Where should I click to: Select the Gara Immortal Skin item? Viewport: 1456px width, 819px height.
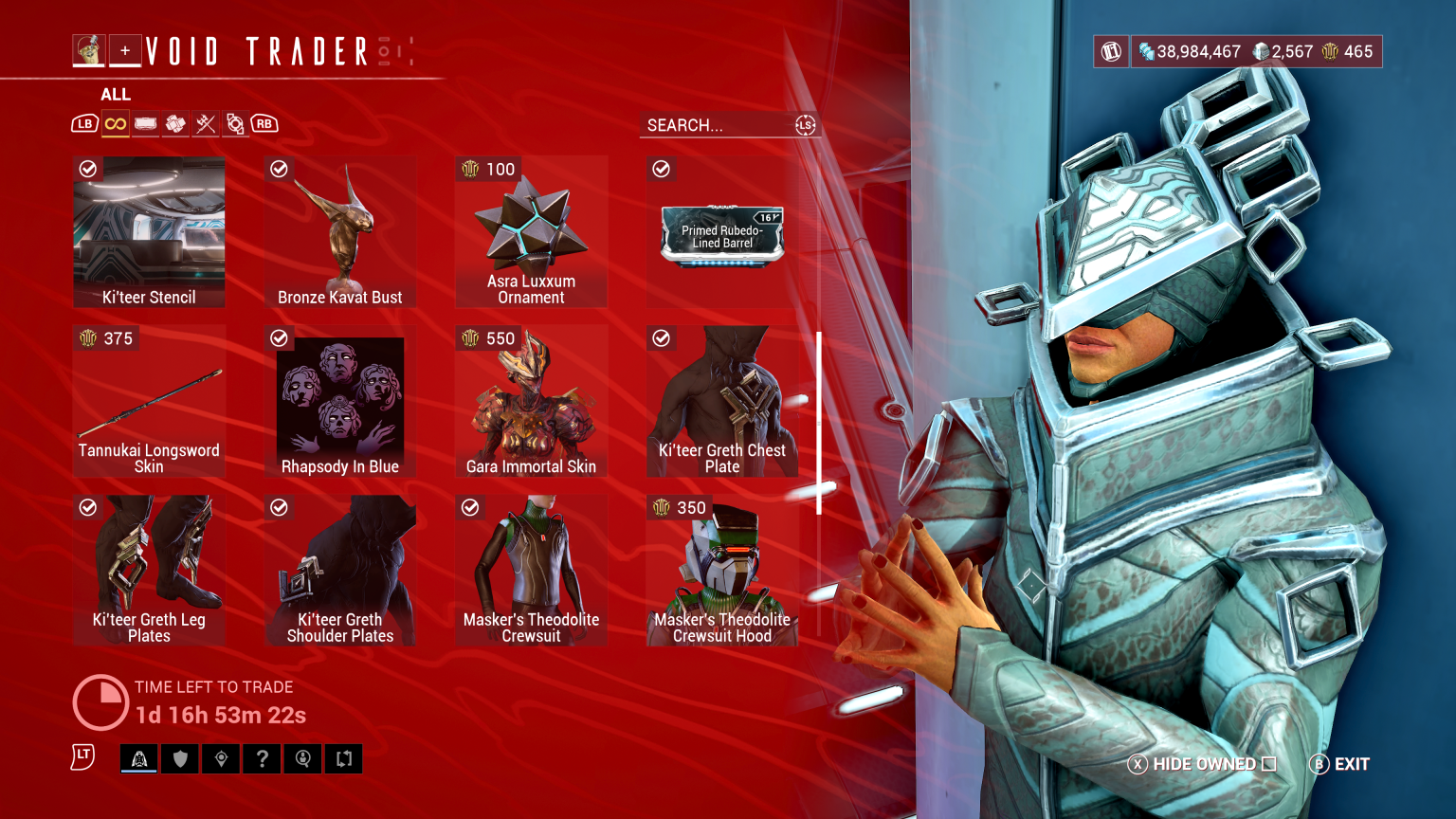coord(531,402)
